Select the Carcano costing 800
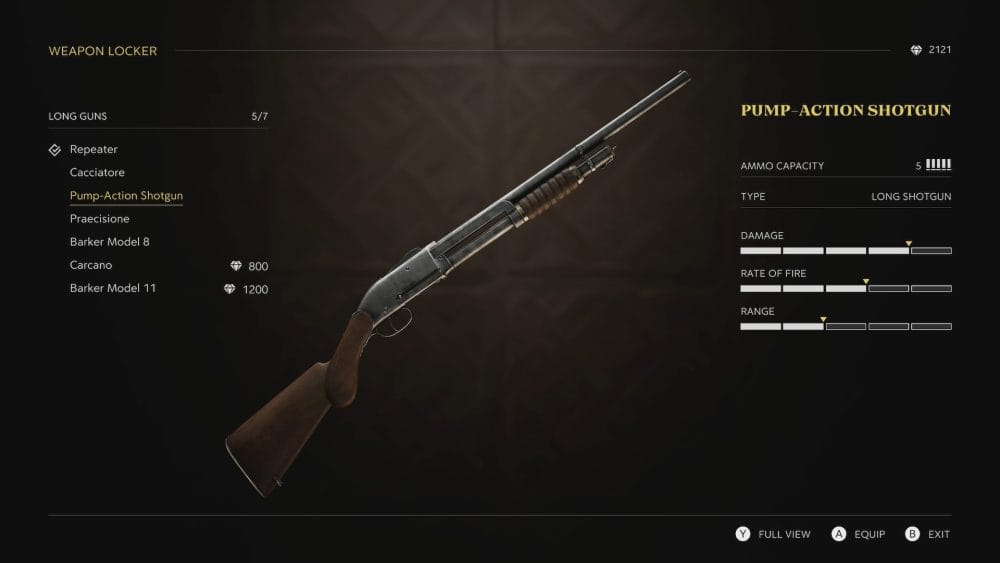The height and width of the screenshot is (563, 1000). [91, 266]
